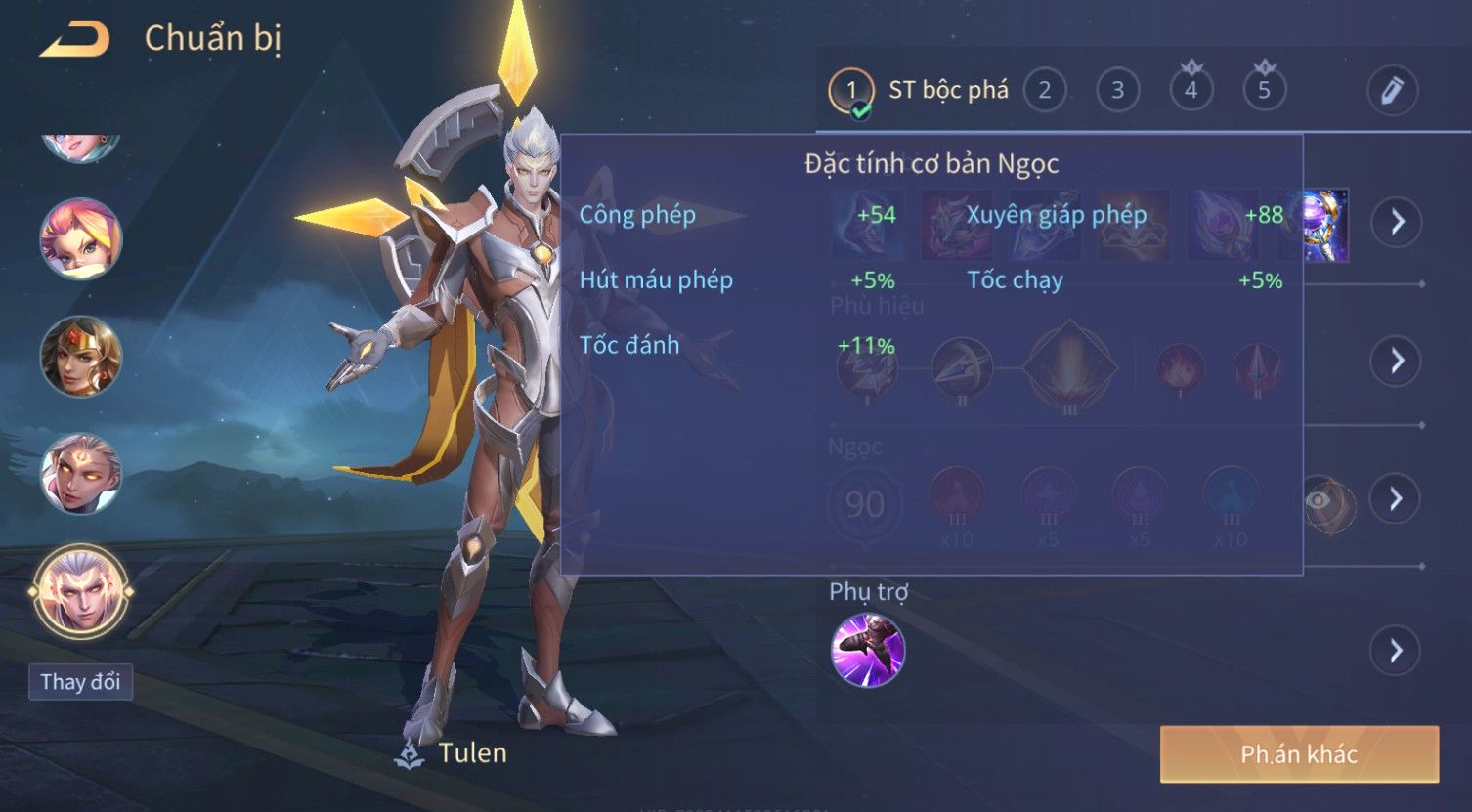Click the Thay đổi hero button
Screen dimensions: 1472x812
(80, 681)
